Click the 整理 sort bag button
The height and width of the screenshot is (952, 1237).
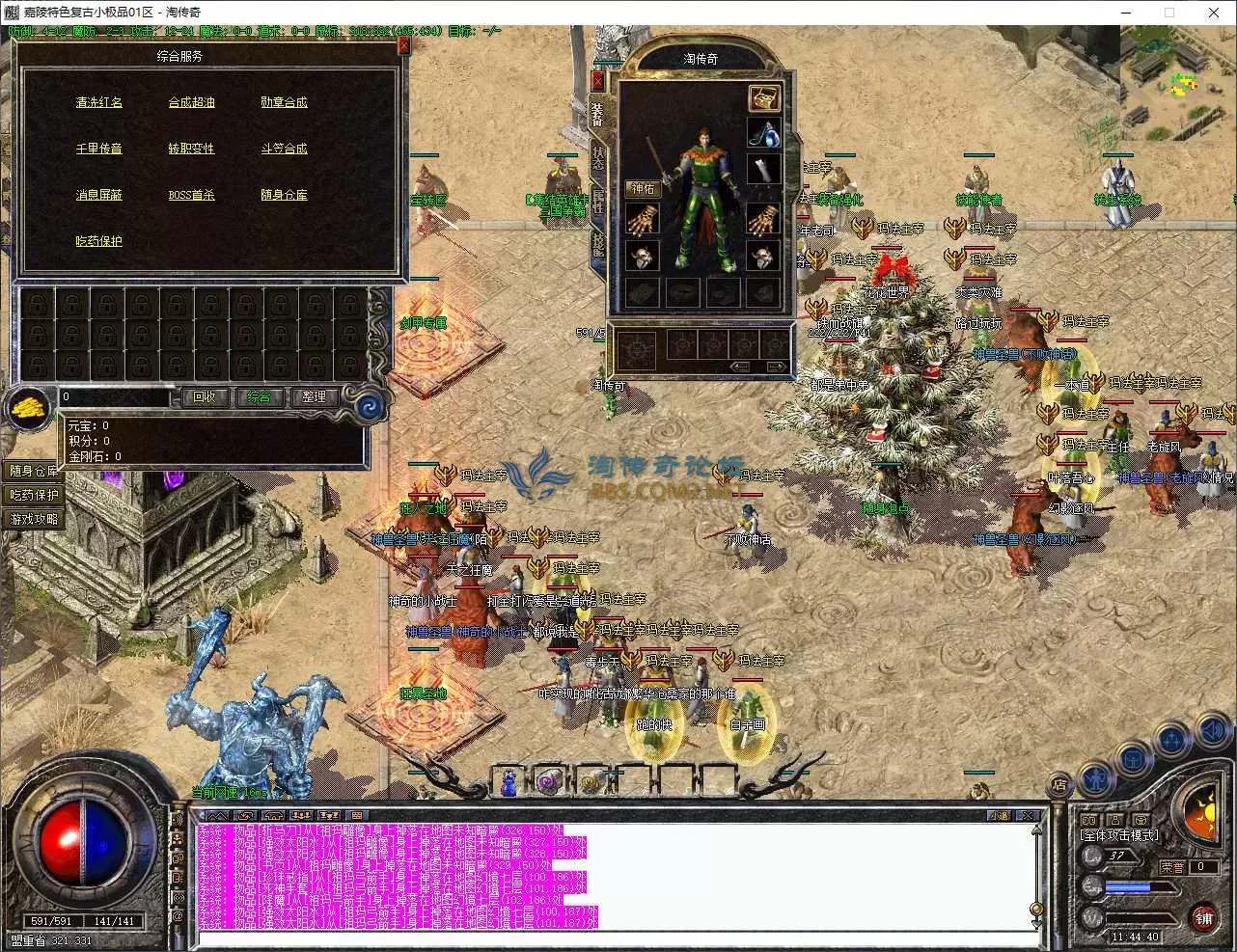(314, 396)
